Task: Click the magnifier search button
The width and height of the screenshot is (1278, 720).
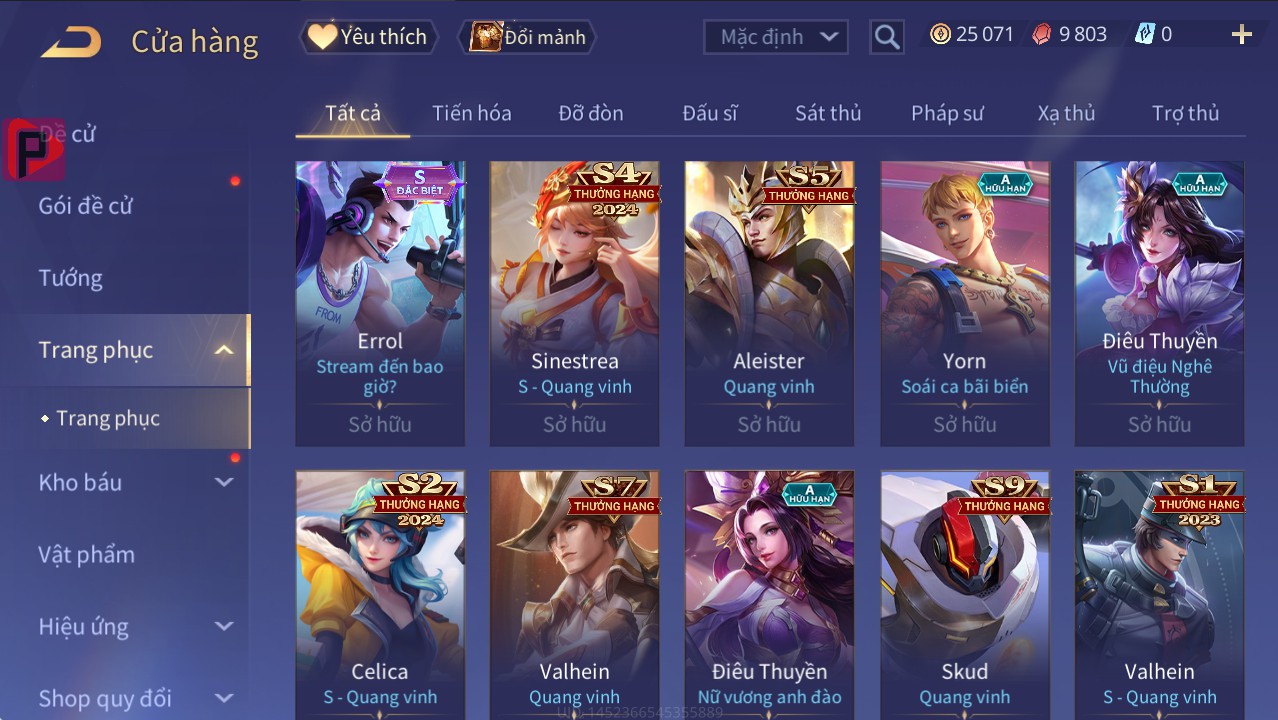Action: [x=886, y=38]
